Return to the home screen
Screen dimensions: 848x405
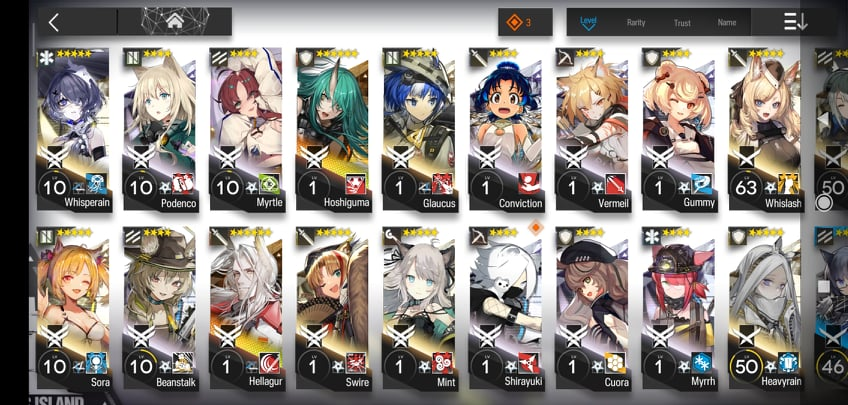click(x=174, y=22)
